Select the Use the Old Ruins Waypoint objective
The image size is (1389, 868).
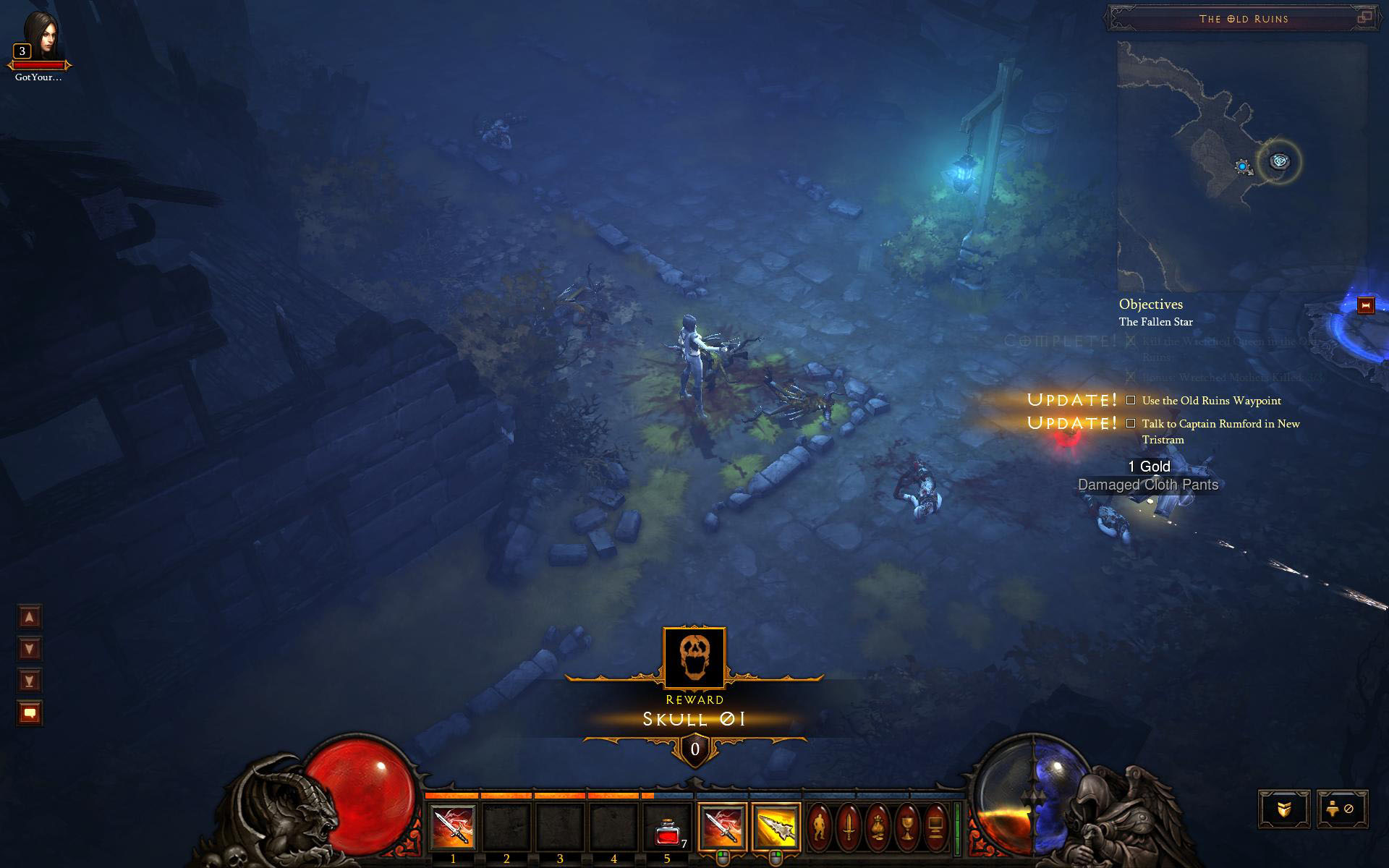click(1211, 401)
